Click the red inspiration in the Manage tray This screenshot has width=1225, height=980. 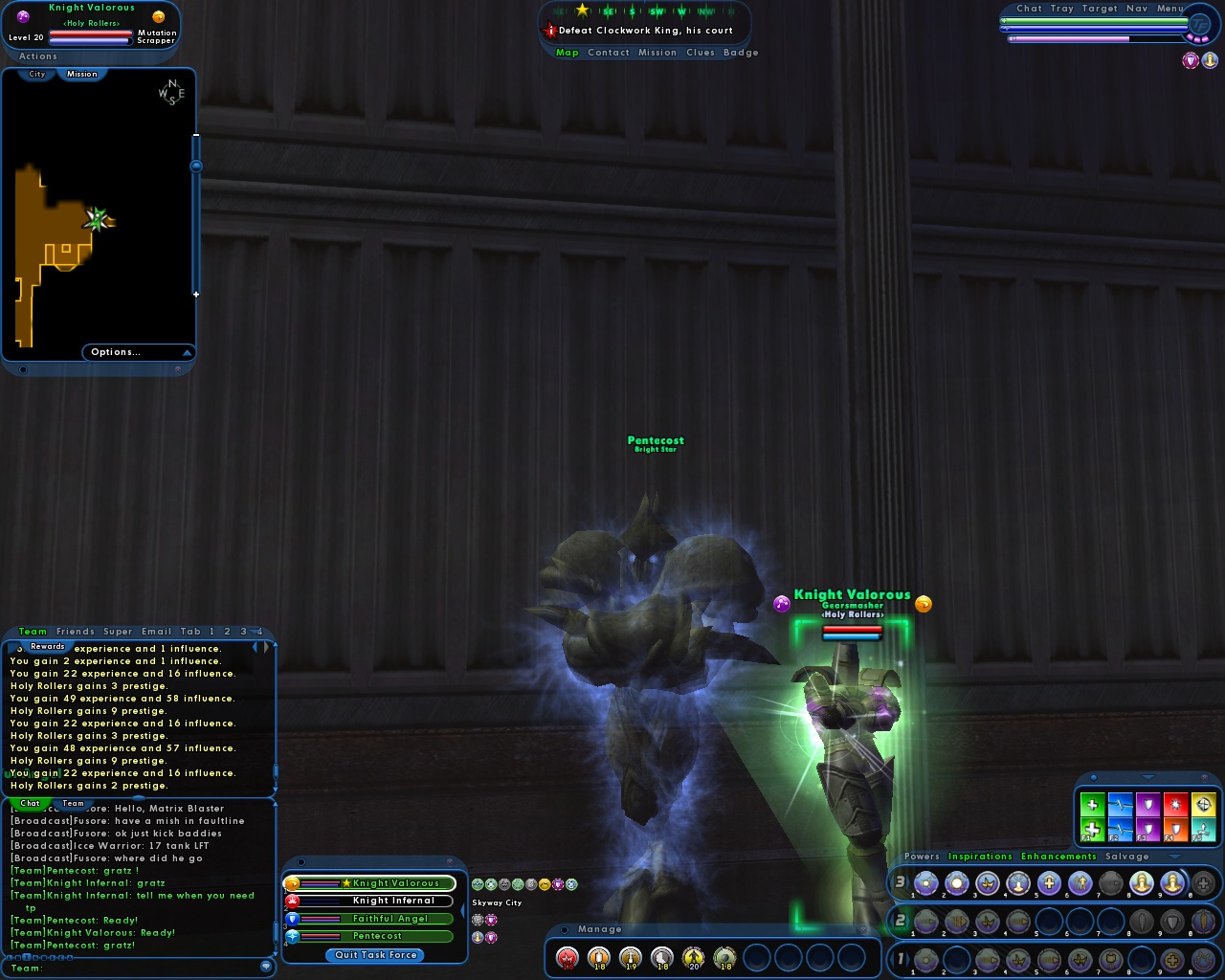click(567, 957)
